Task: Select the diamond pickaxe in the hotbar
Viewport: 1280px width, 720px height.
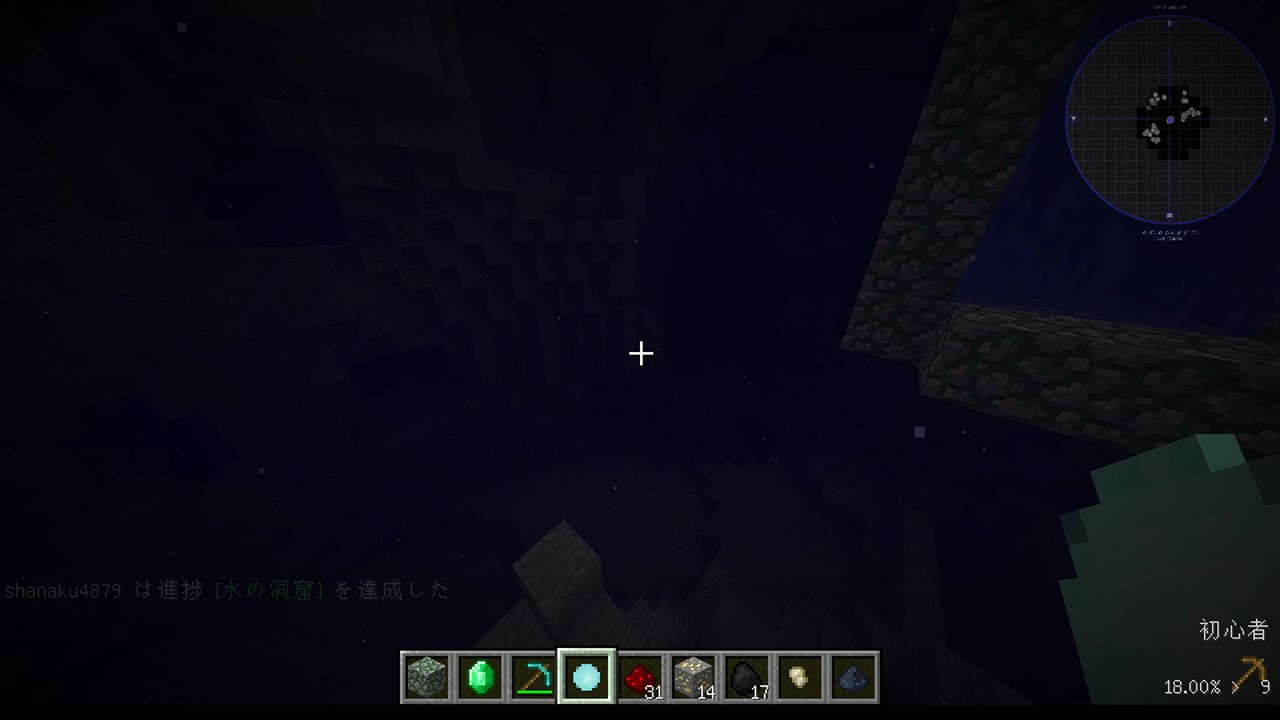Action: [x=534, y=677]
